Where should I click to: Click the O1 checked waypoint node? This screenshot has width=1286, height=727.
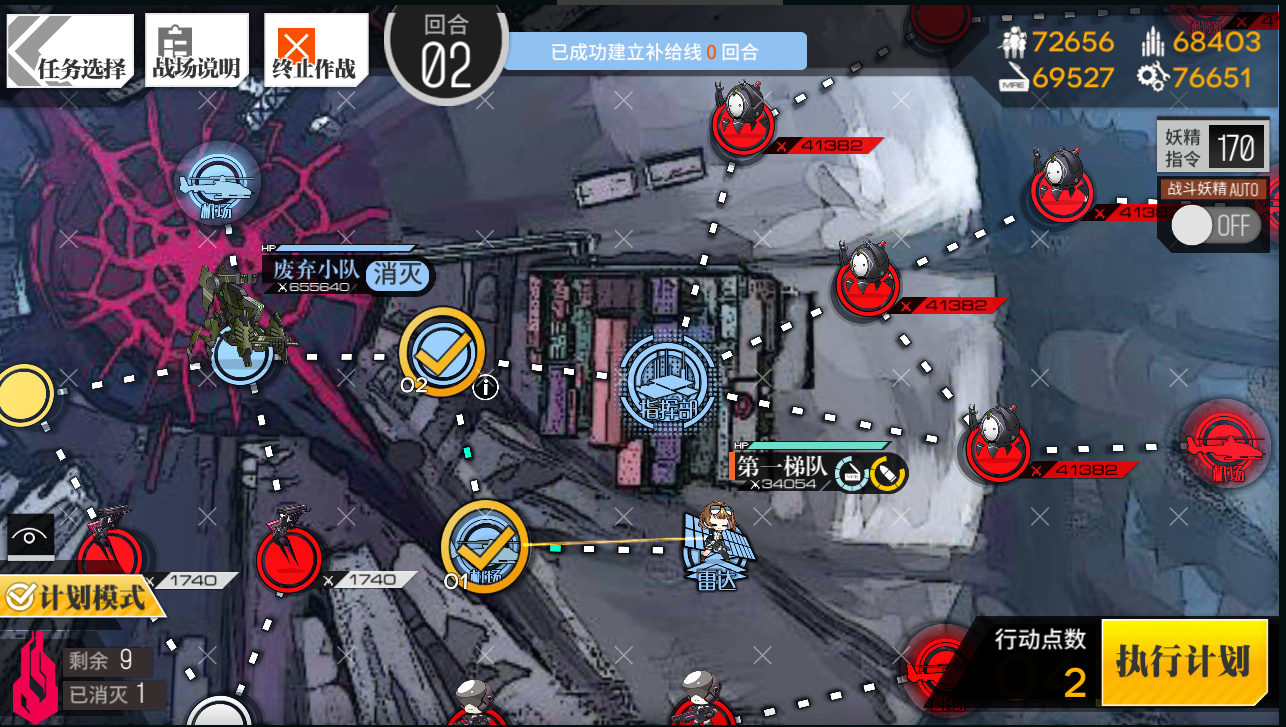click(485, 546)
